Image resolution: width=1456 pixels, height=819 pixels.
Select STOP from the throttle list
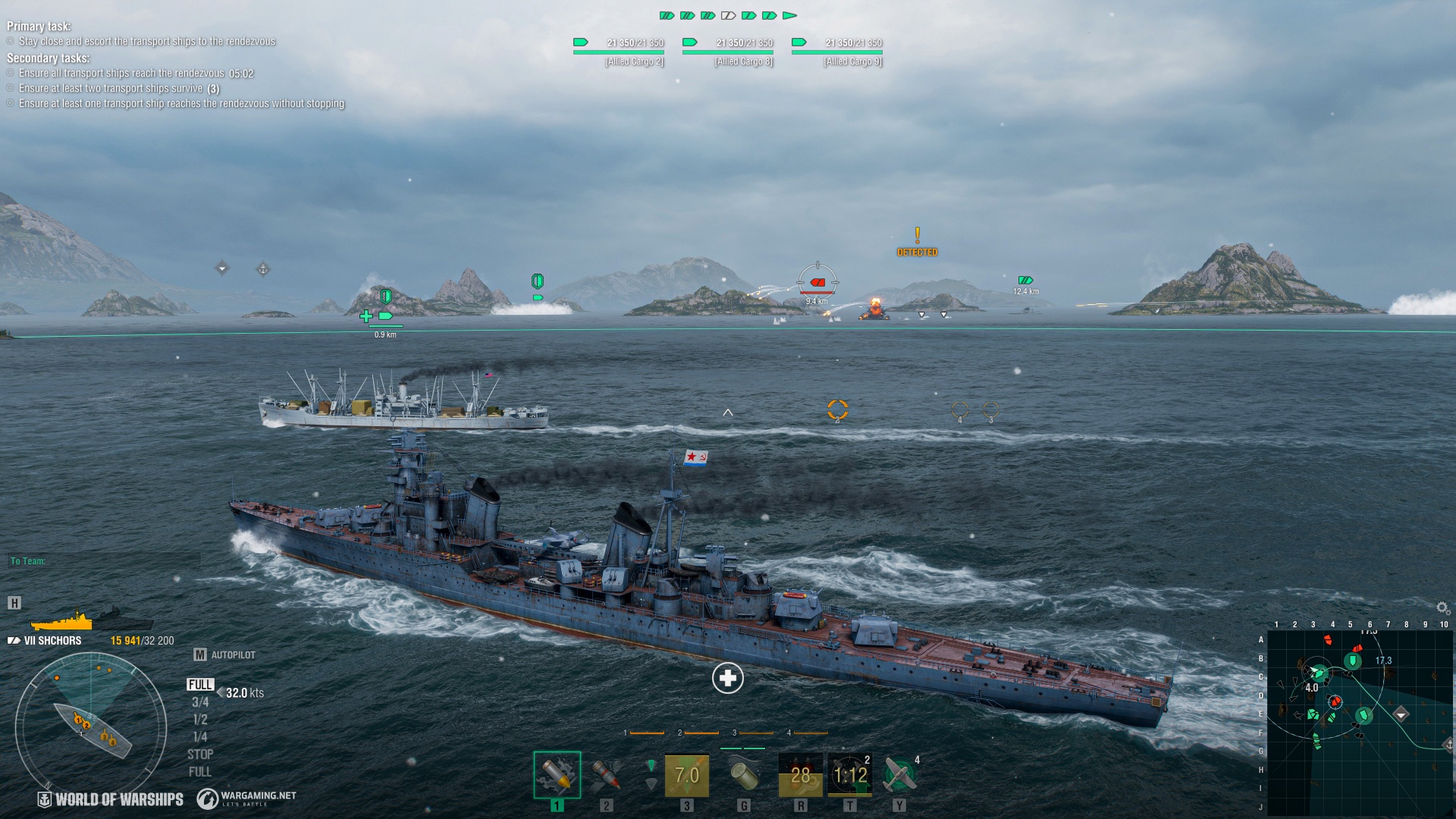[x=200, y=755]
